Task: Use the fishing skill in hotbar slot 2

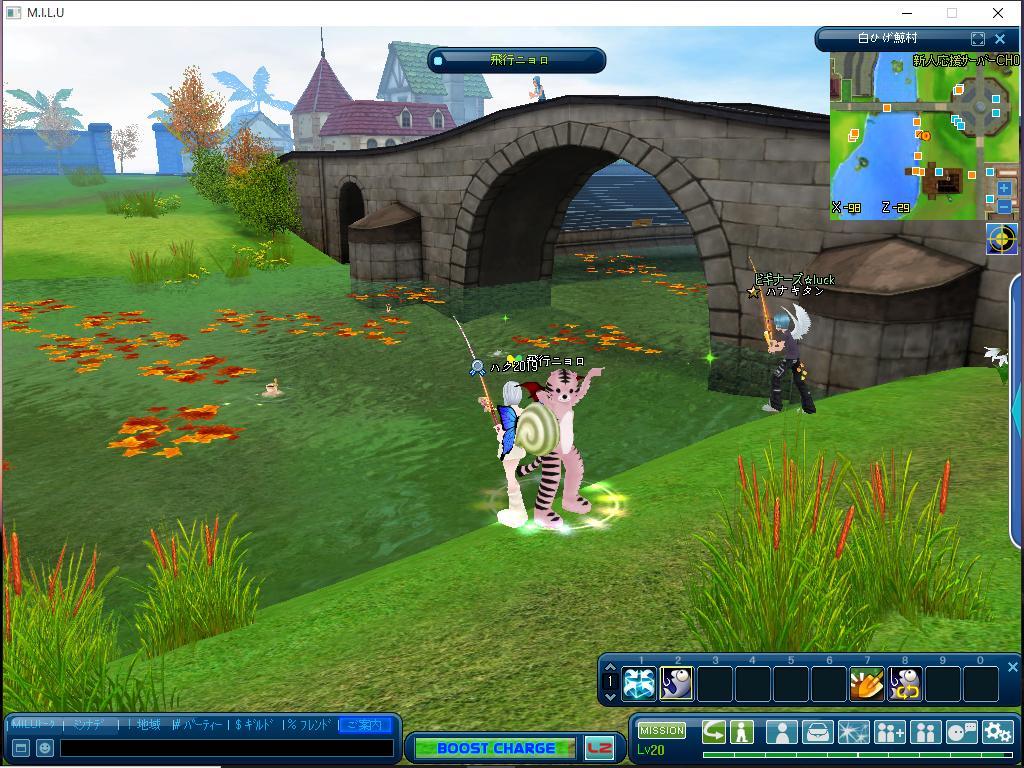Action: 677,683
